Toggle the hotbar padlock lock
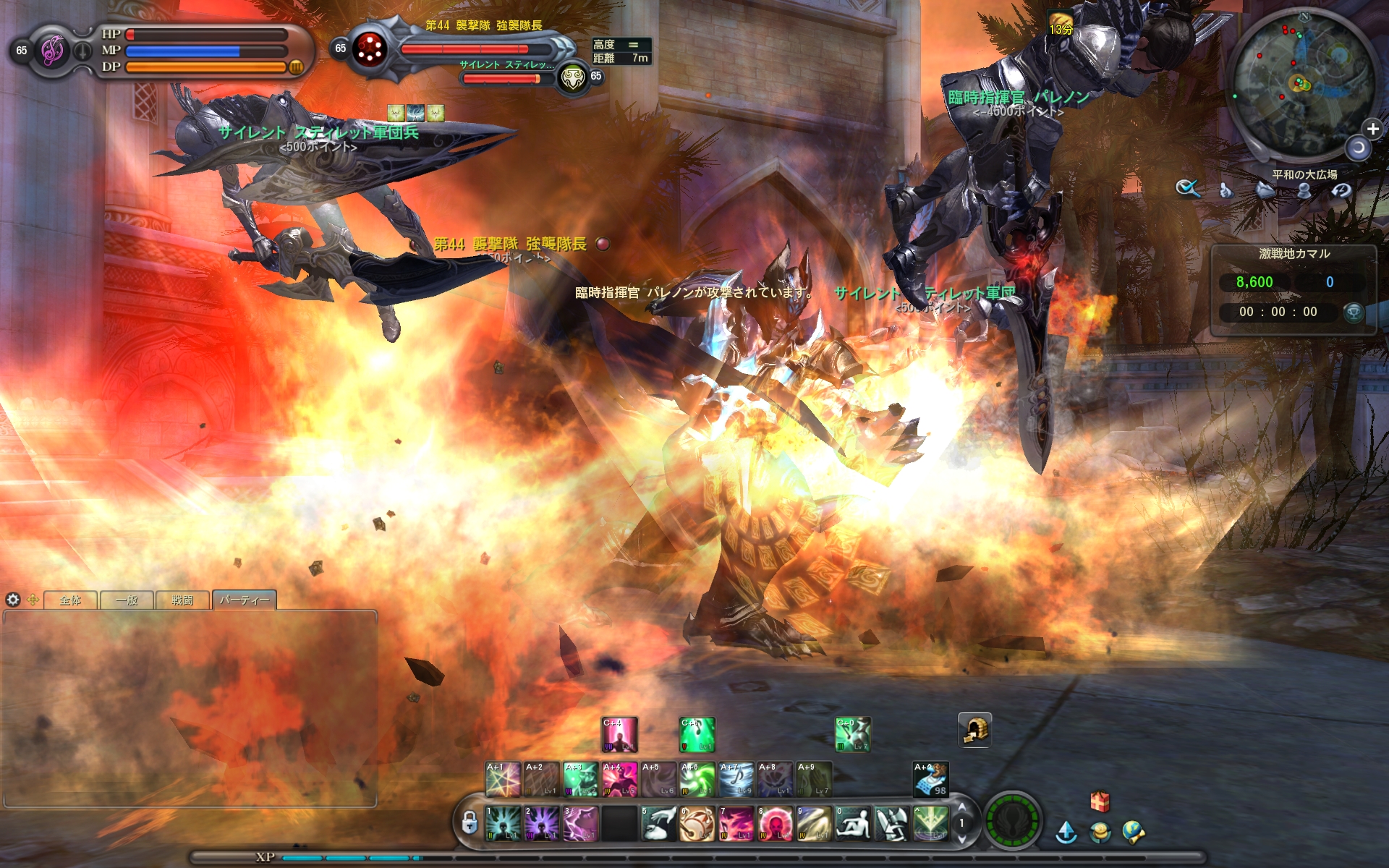The image size is (1389, 868). (x=469, y=822)
